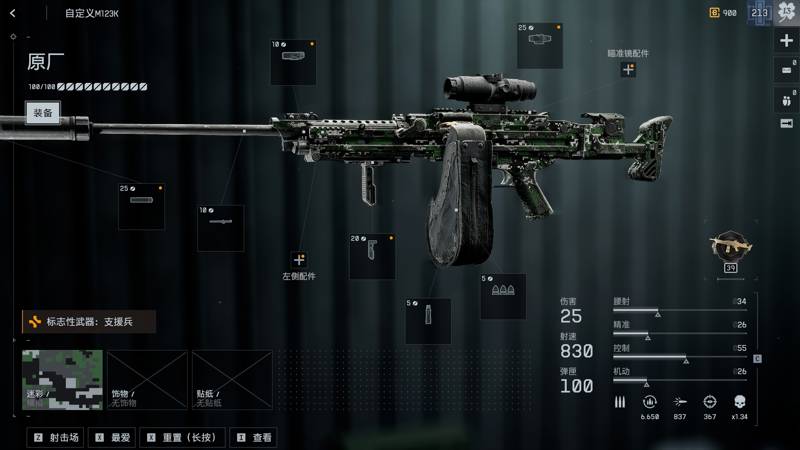
Task: Open the top optic attachment slot
Action: tap(540, 47)
